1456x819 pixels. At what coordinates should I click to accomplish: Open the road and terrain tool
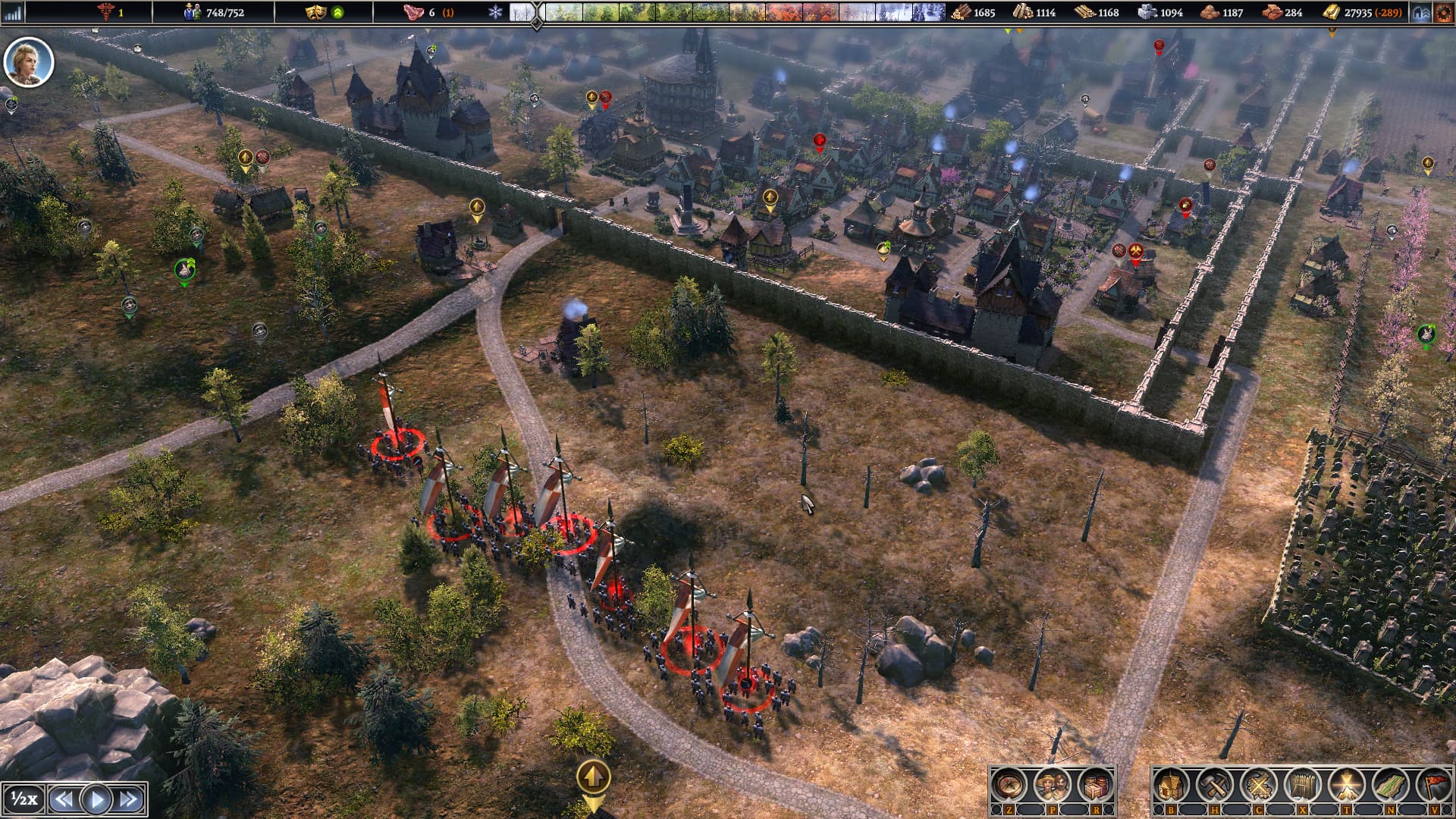tap(1390, 786)
